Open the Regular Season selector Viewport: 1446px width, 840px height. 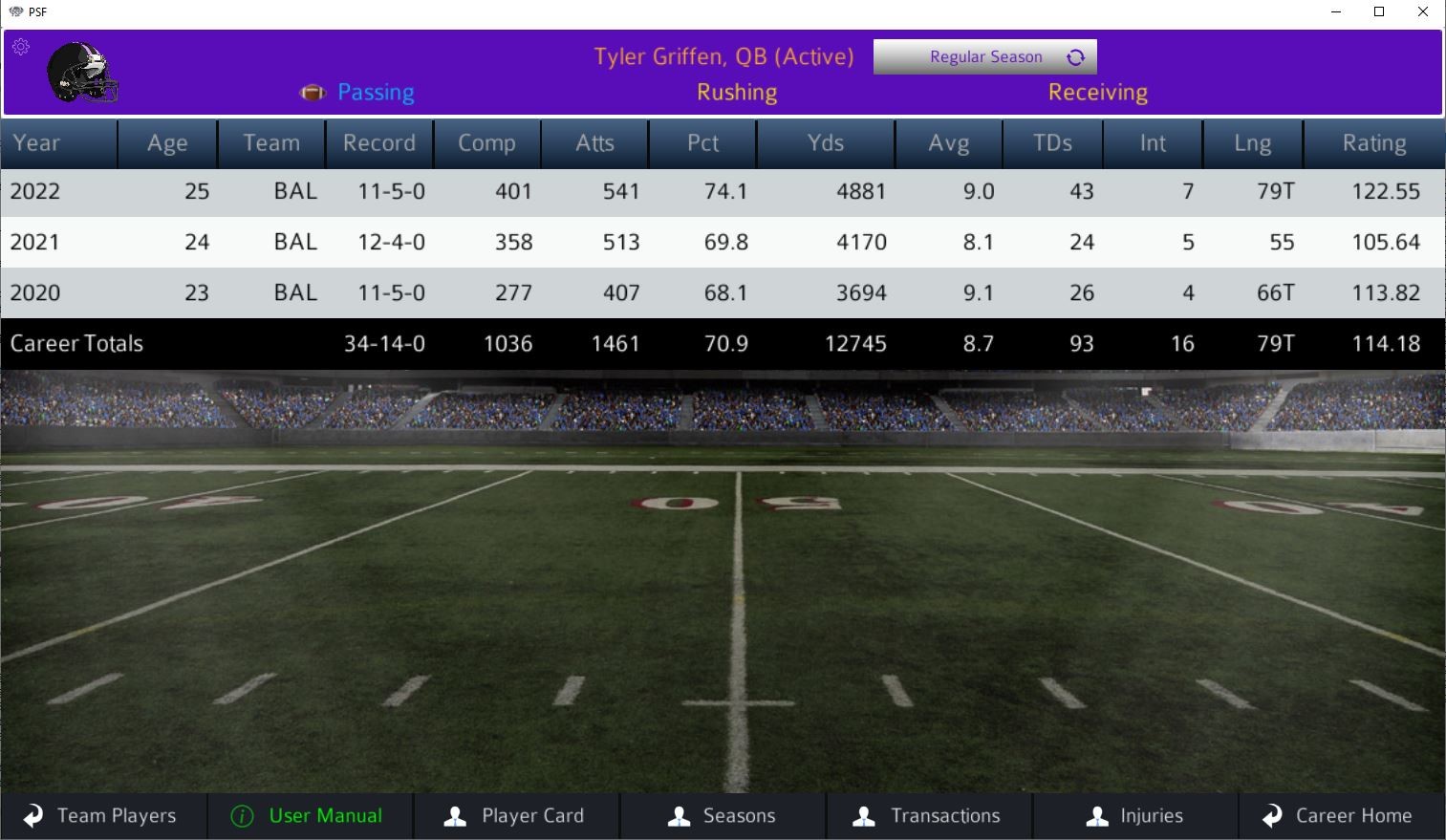[985, 56]
